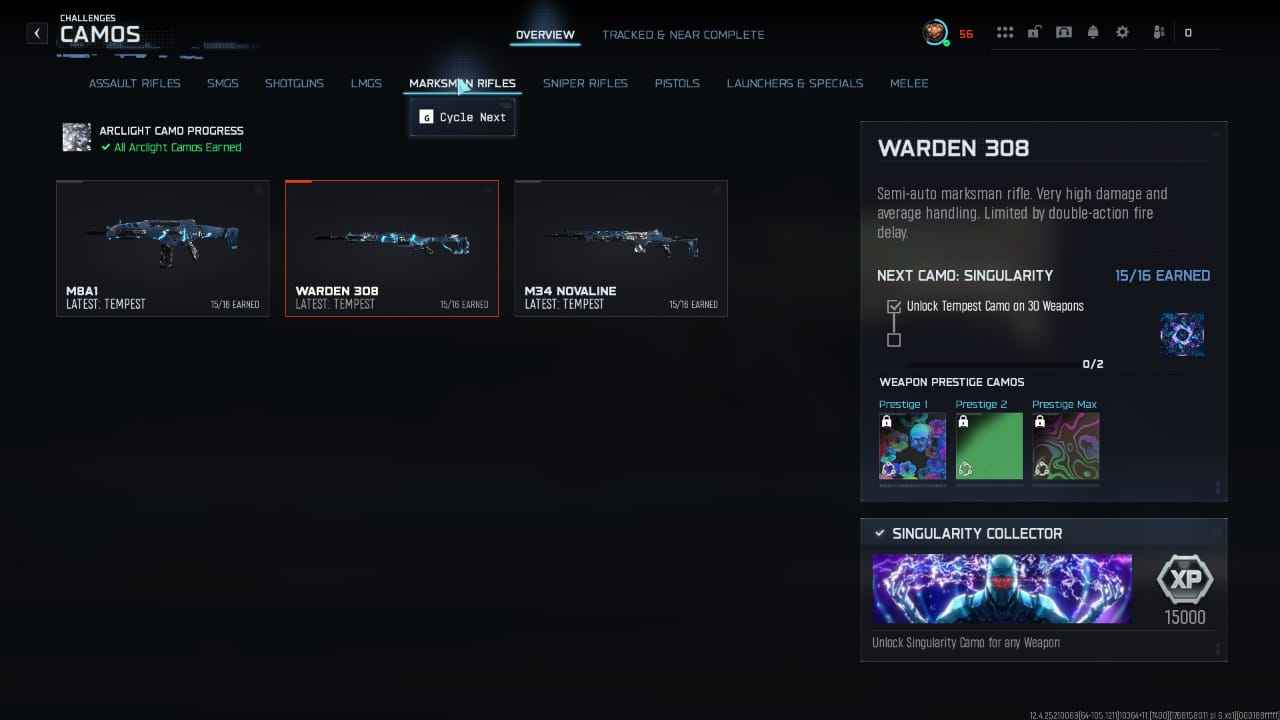Click the unlocked padlock icon
This screenshot has width=1280, height=720.
point(1034,31)
